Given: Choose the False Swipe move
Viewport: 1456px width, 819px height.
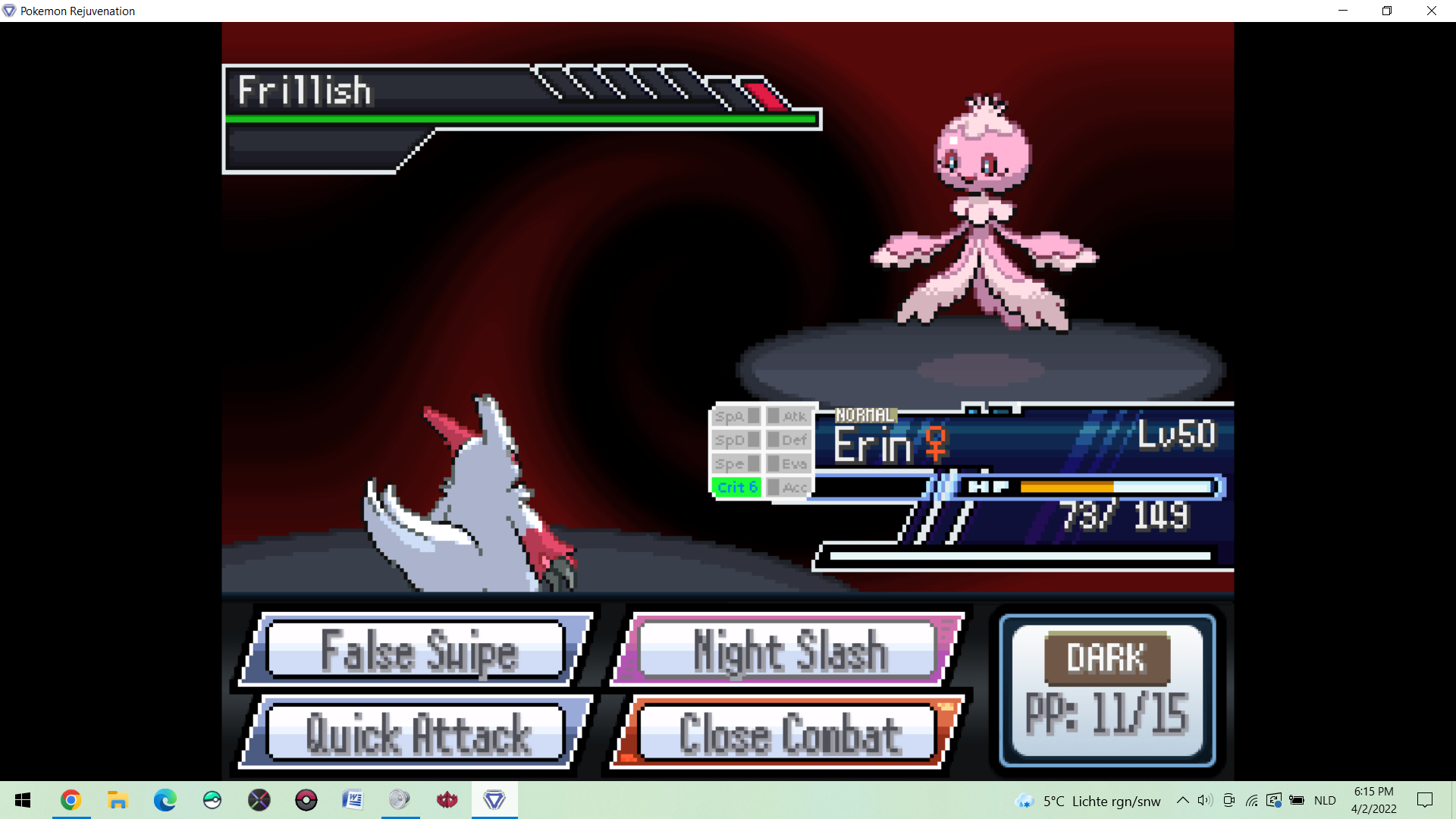Looking at the screenshot, I should point(417,650).
